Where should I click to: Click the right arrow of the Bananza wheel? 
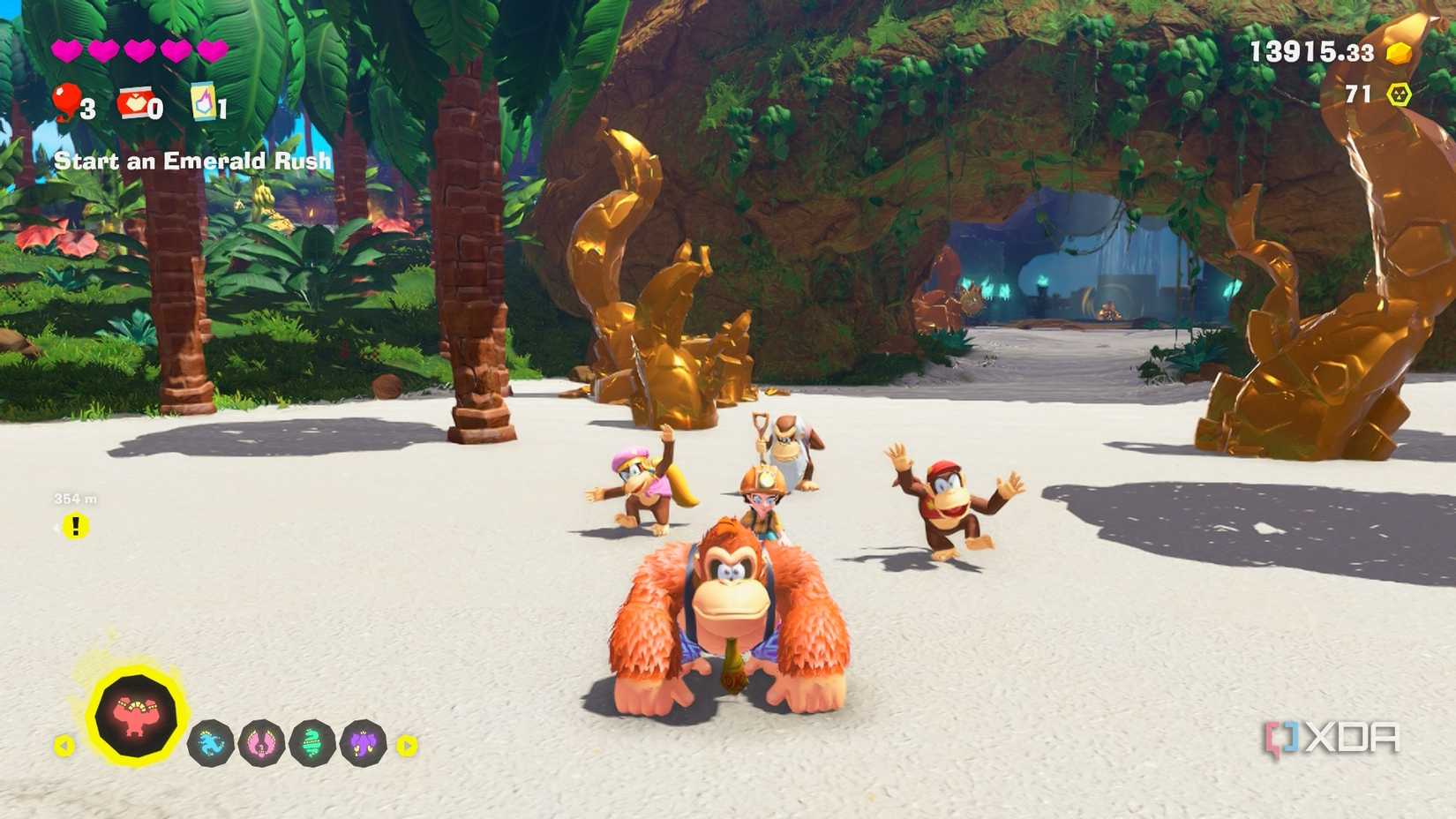[405, 744]
